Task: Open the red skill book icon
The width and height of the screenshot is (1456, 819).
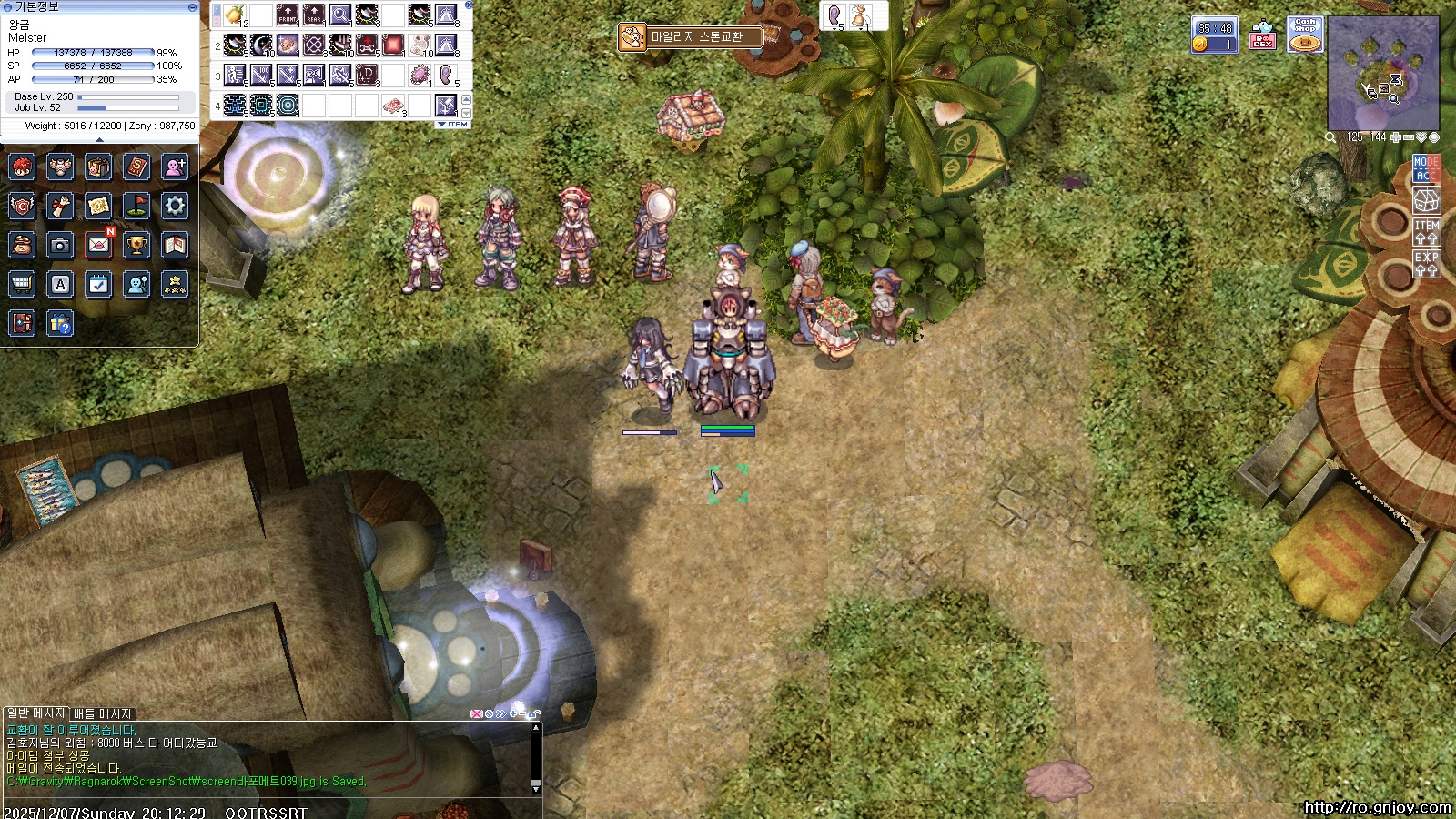Action: (x=136, y=167)
